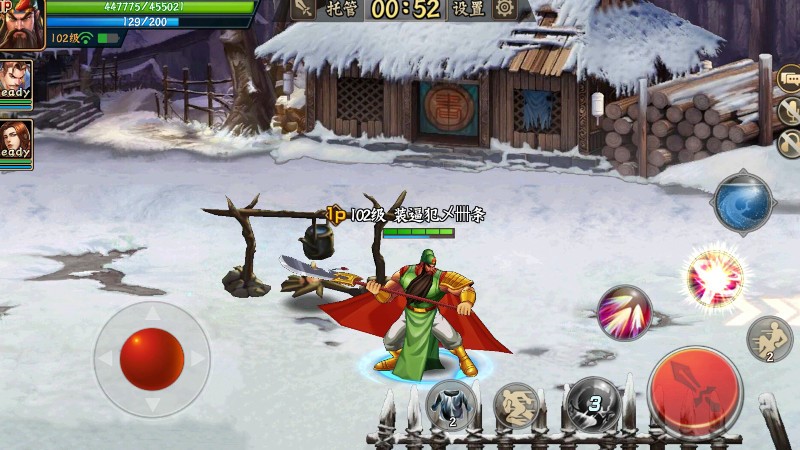Use the grey skill with count 2
This screenshot has width=800, height=450.
pos(450,405)
